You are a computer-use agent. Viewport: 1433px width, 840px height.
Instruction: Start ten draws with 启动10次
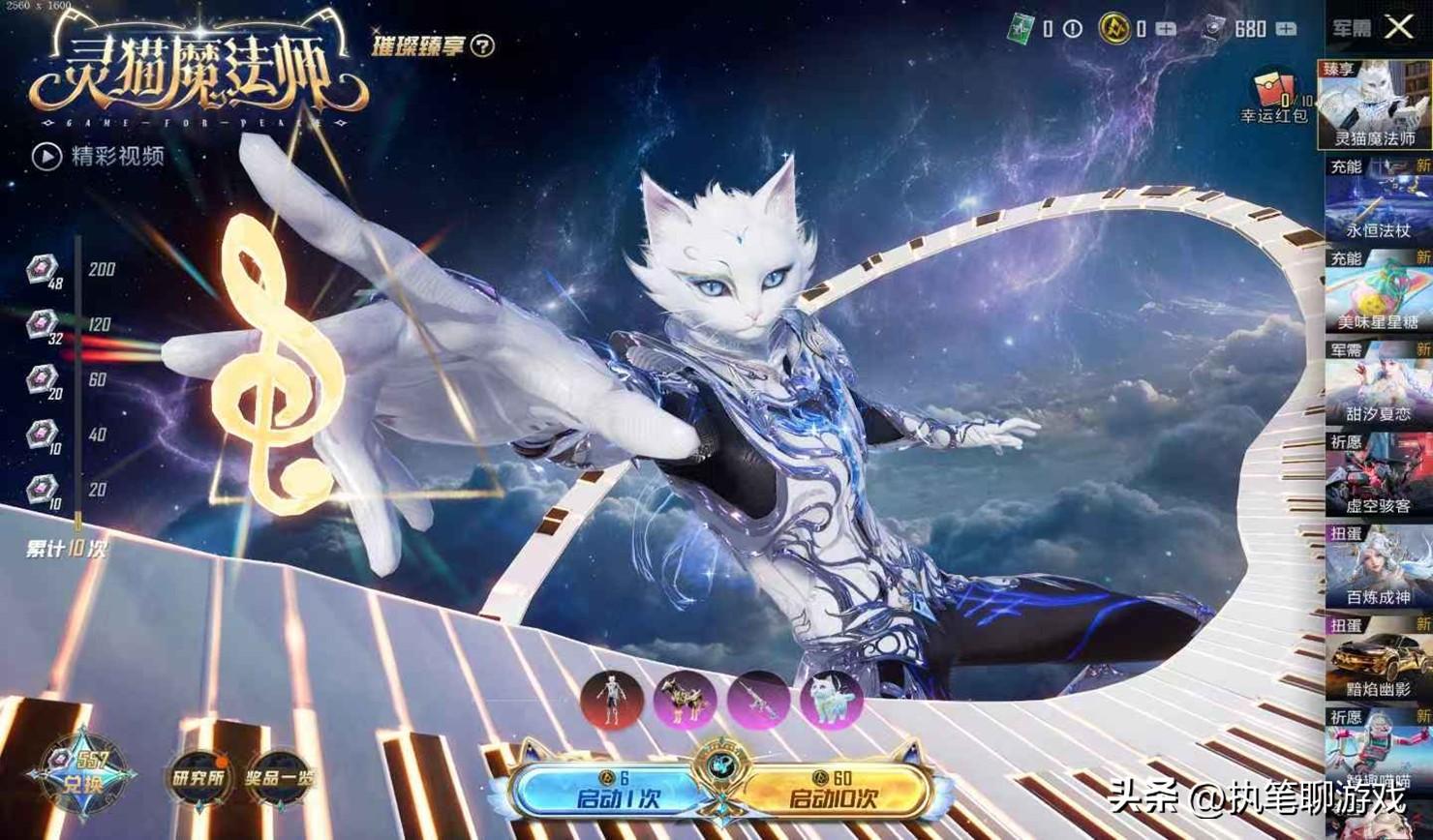(835, 792)
